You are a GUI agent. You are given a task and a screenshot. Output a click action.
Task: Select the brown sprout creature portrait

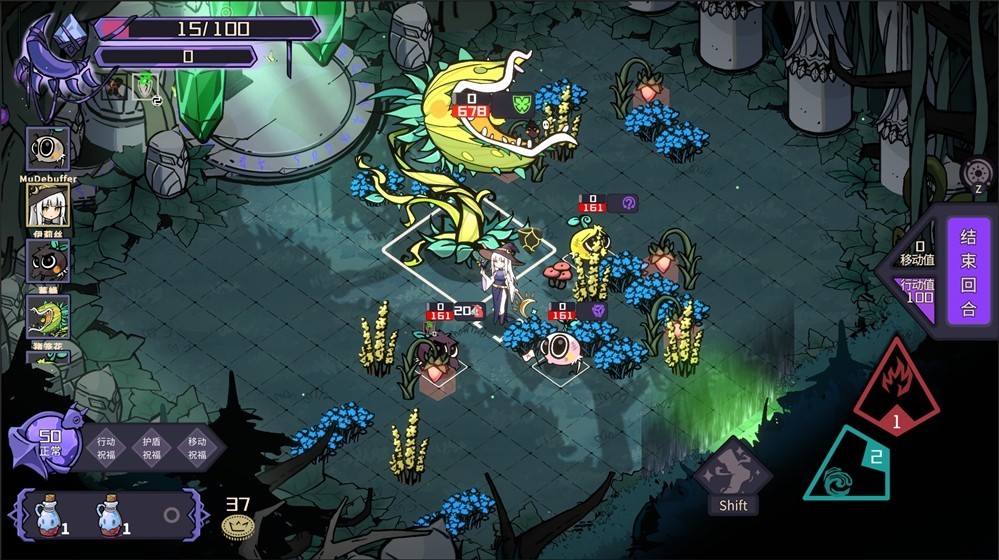coord(47,260)
